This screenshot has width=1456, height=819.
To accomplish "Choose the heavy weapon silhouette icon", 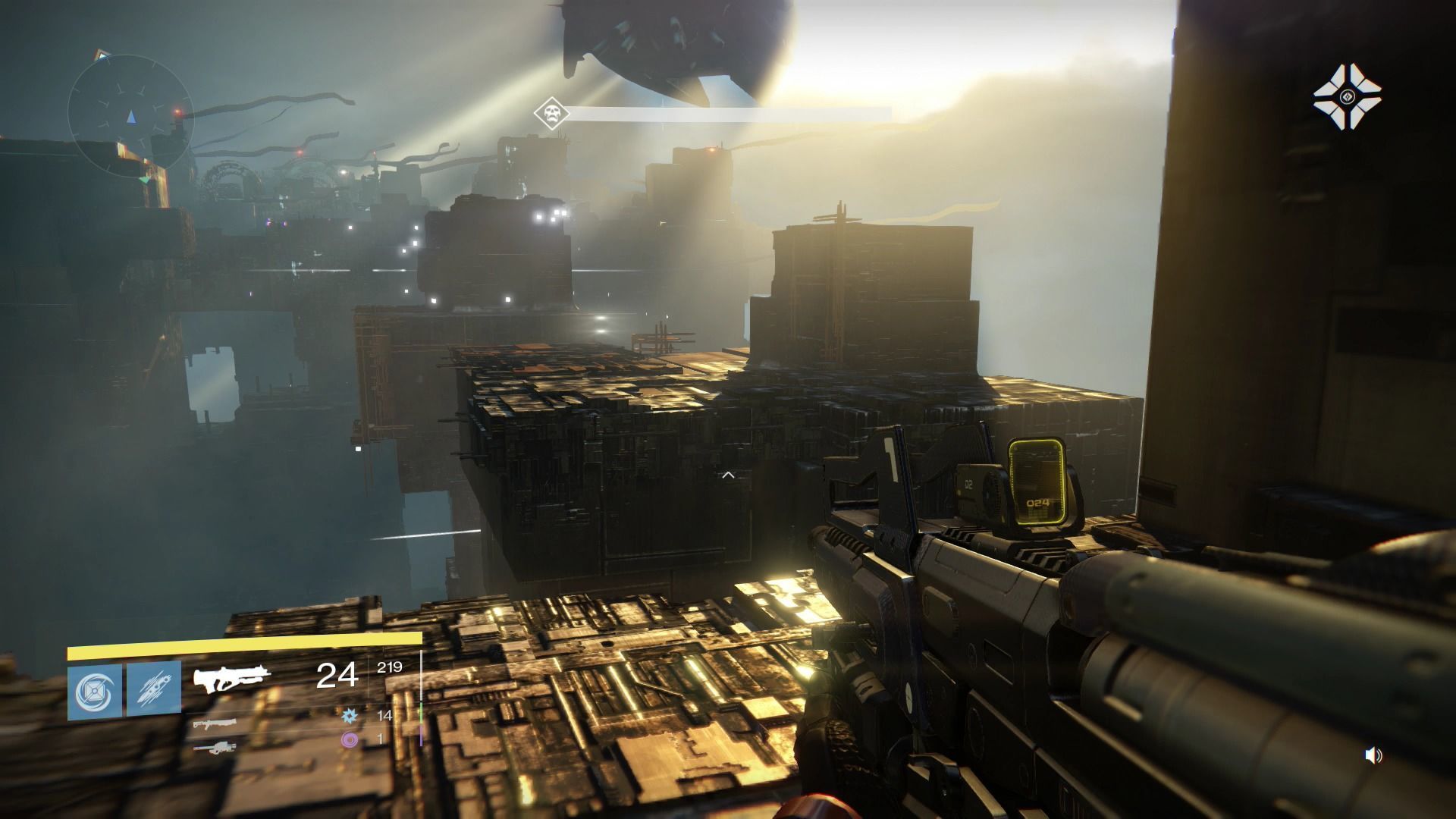I will [x=214, y=748].
